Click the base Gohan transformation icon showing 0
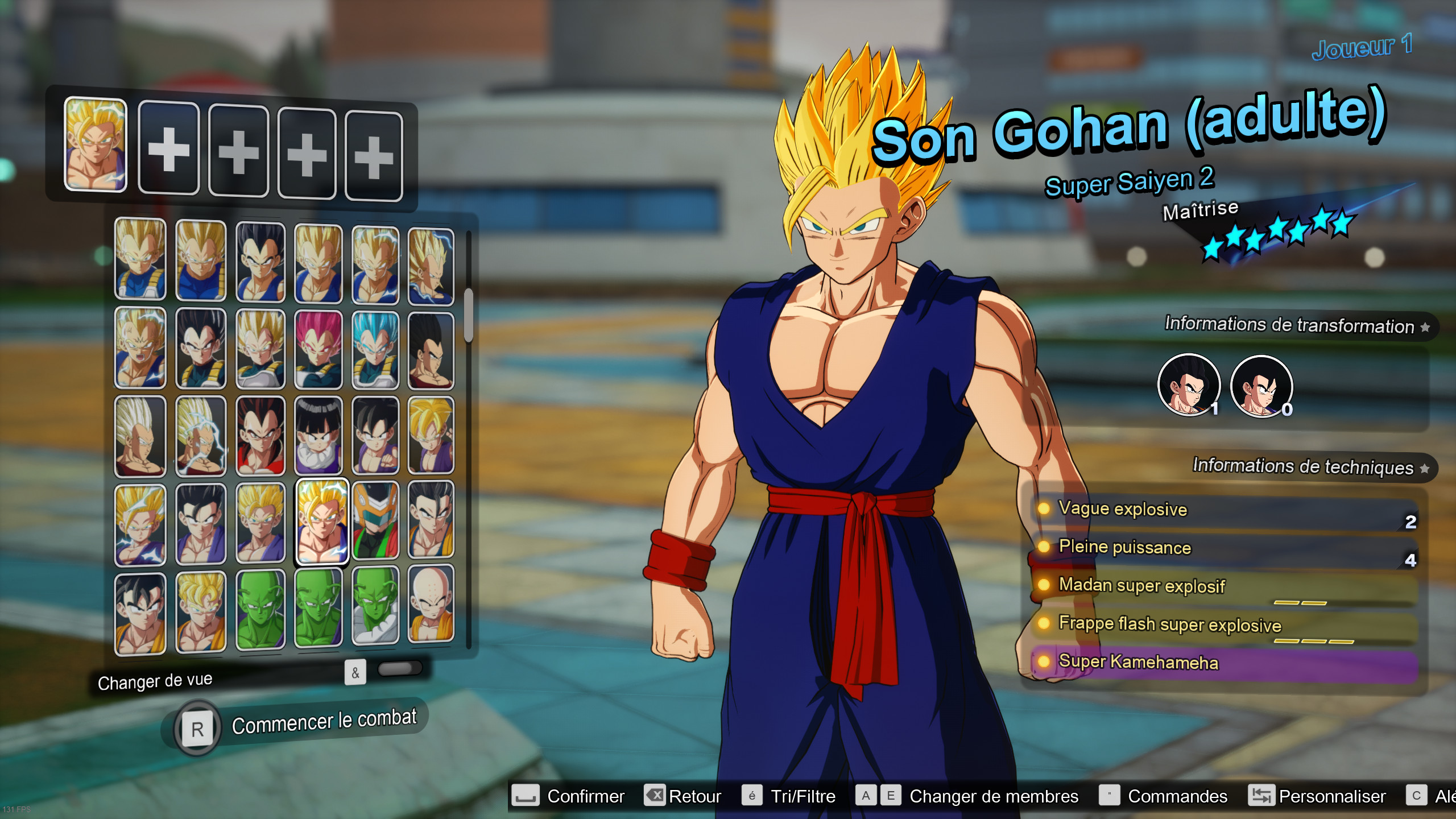1456x819 pixels. coord(1260,387)
